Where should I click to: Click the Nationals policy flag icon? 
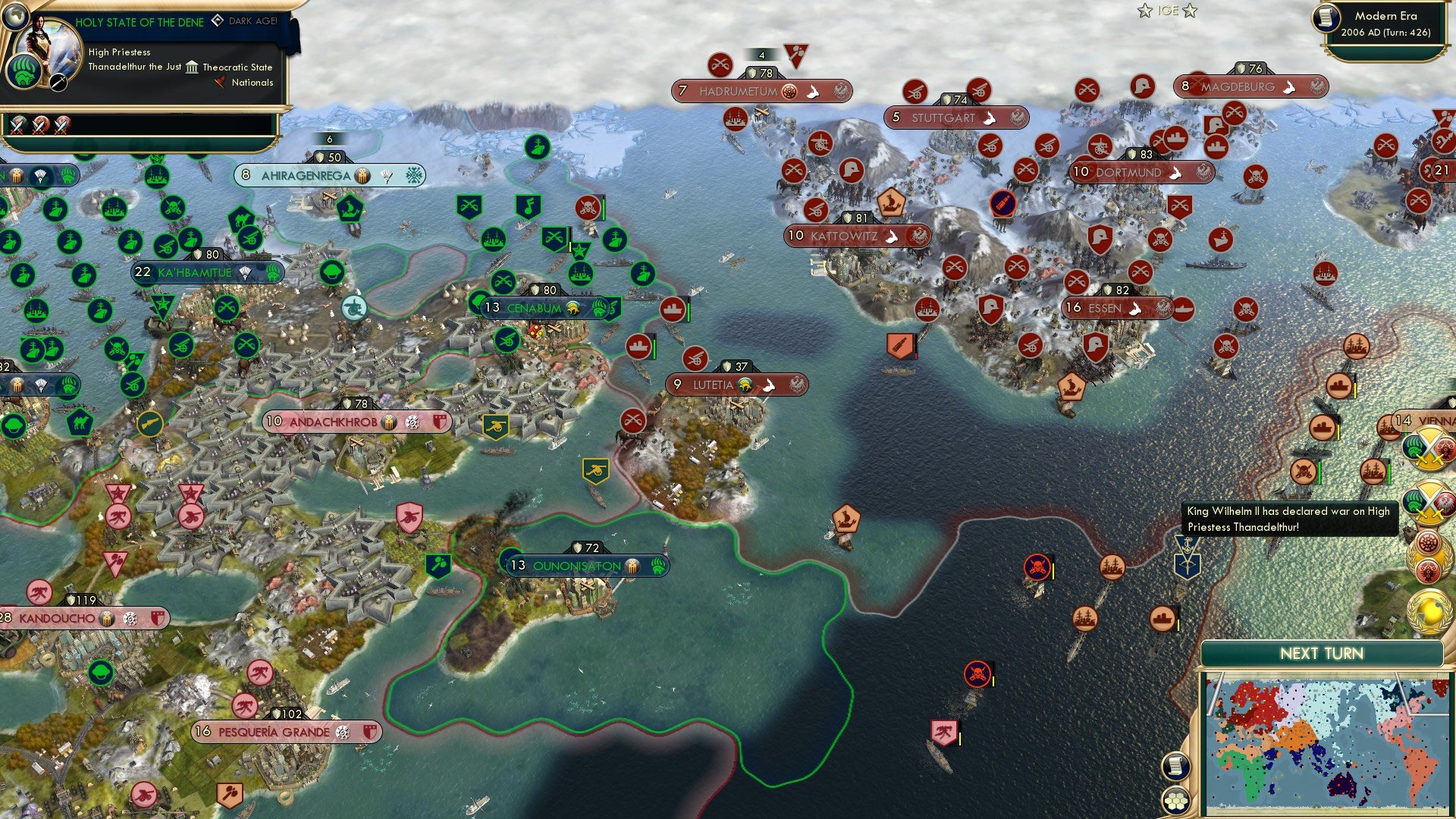coord(220,83)
